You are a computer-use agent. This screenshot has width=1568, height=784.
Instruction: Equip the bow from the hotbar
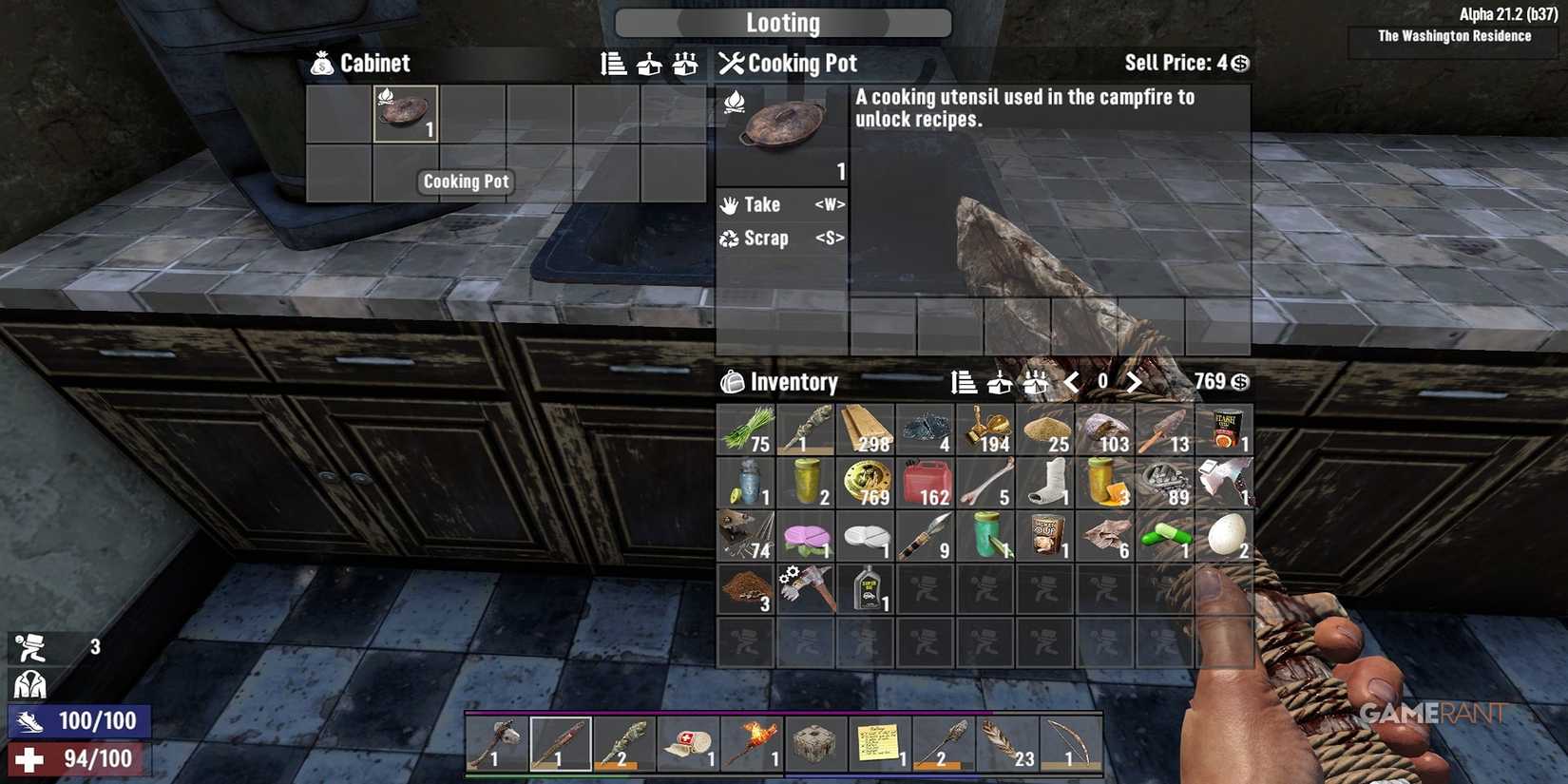point(1074,743)
